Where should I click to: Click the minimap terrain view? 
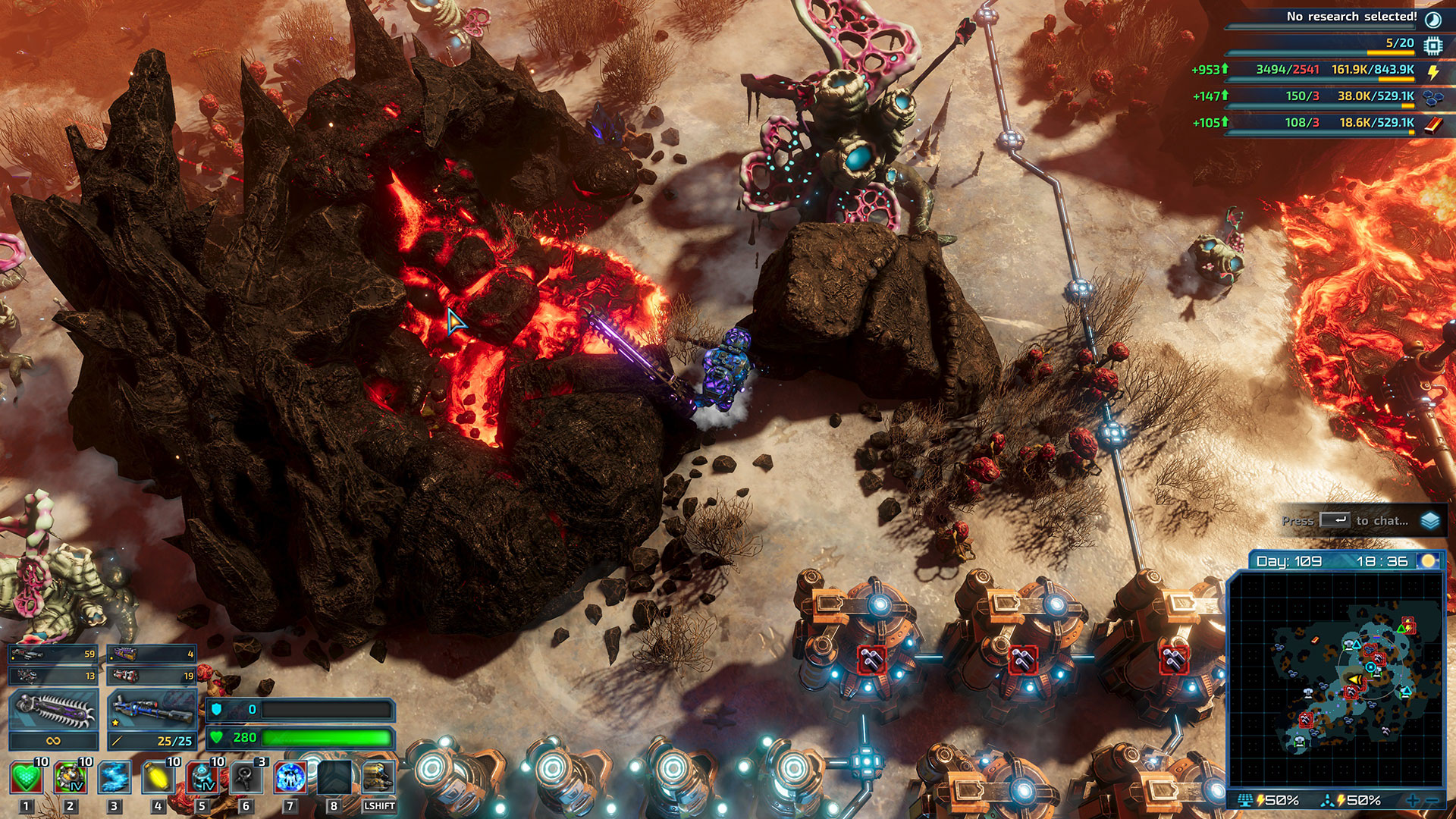(1336, 679)
